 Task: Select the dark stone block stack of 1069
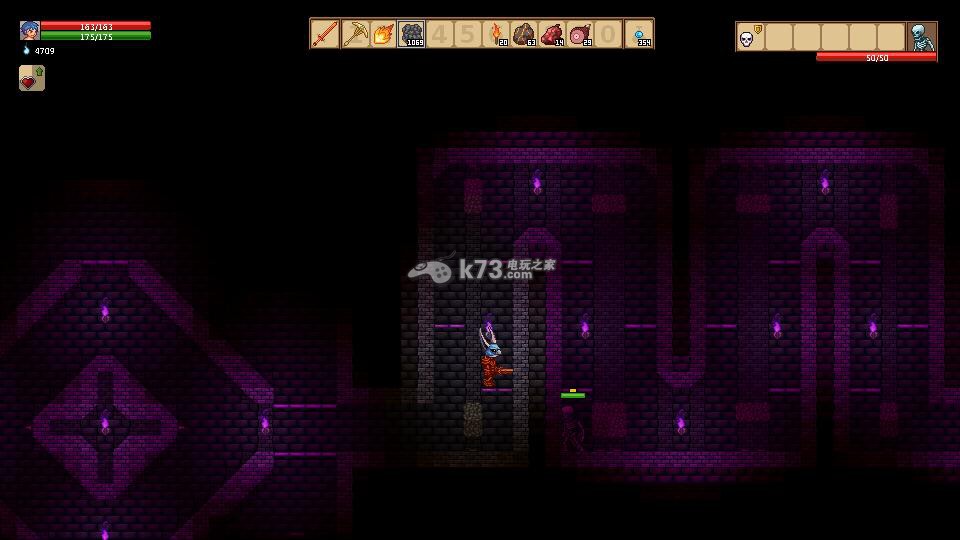(411, 34)
